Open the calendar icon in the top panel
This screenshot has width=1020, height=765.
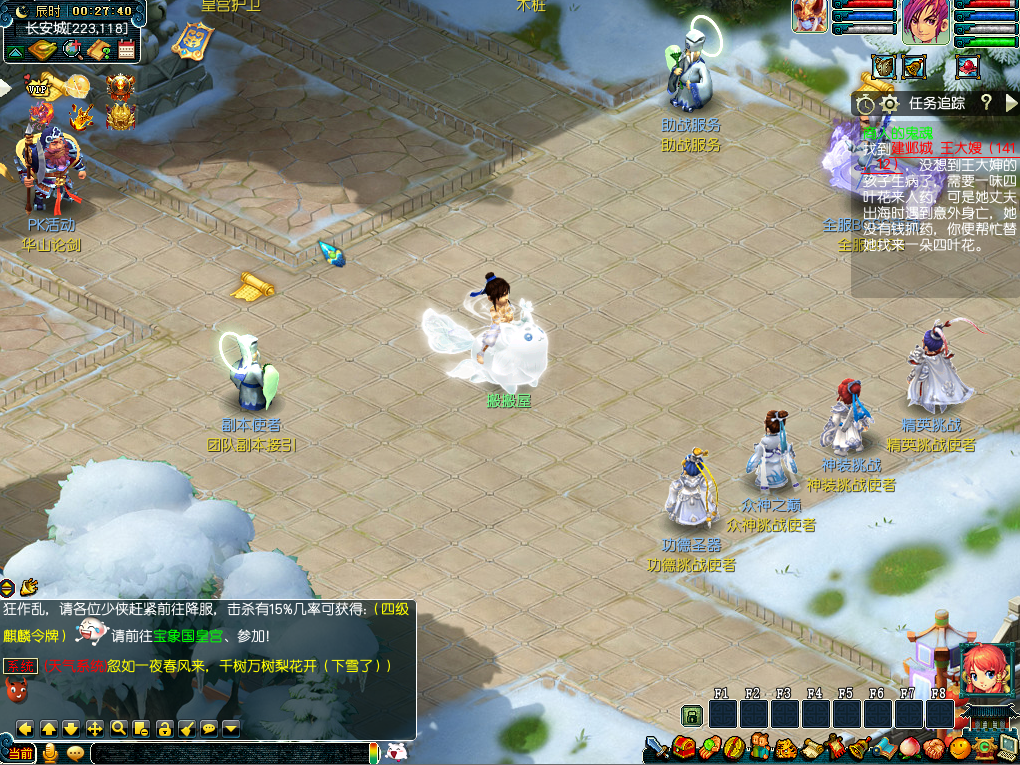pyautogui.click(x=127, y=50)
